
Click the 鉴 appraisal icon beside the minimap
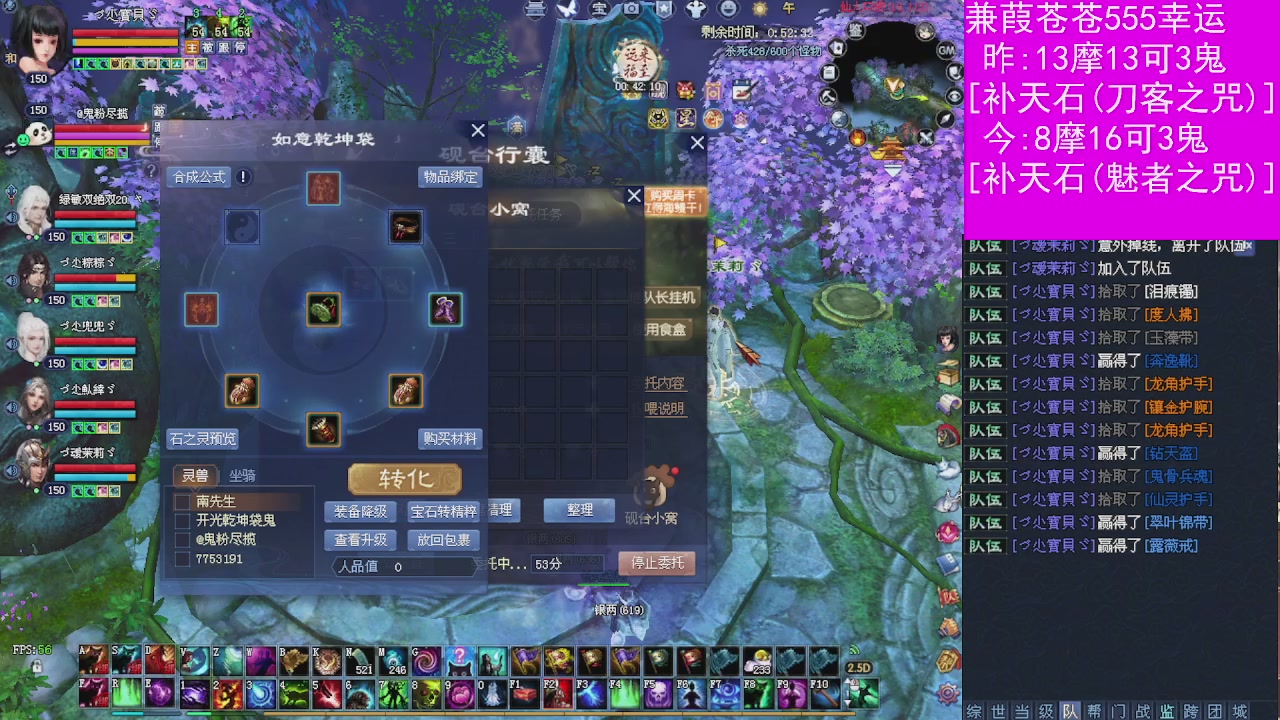pos(856,30)
